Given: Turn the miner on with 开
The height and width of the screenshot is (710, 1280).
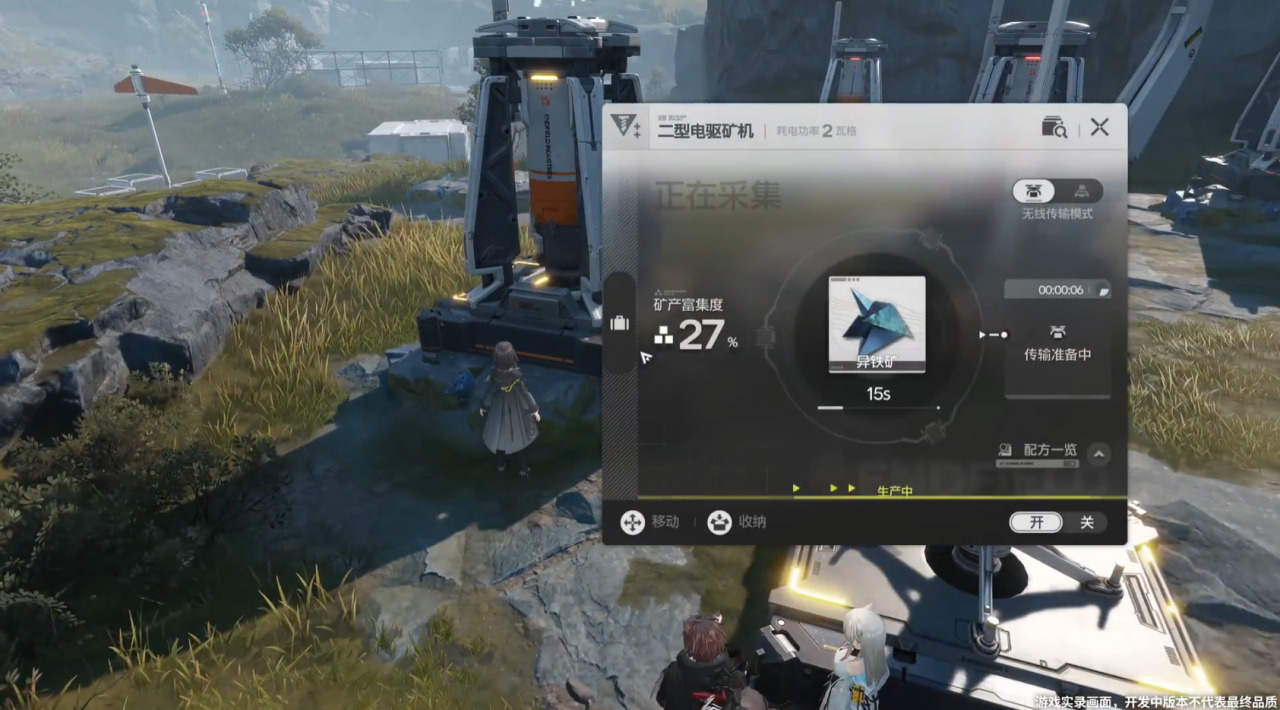Looking at the screenshot, I should (x=1036, y=522).
